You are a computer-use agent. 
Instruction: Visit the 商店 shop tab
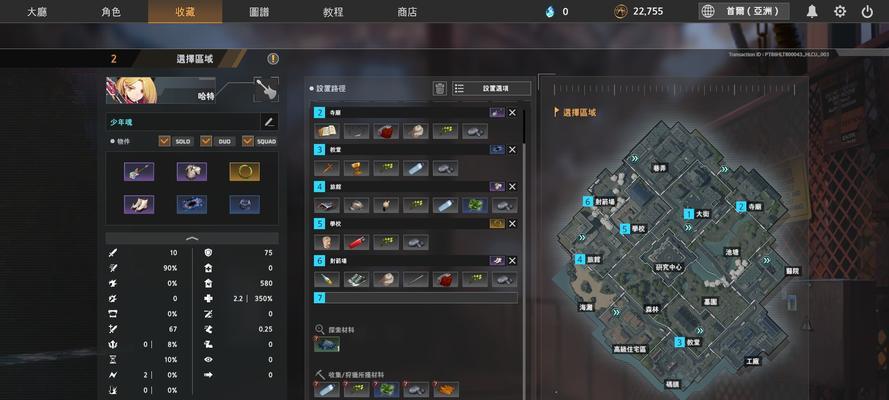[x=406, y=12]
